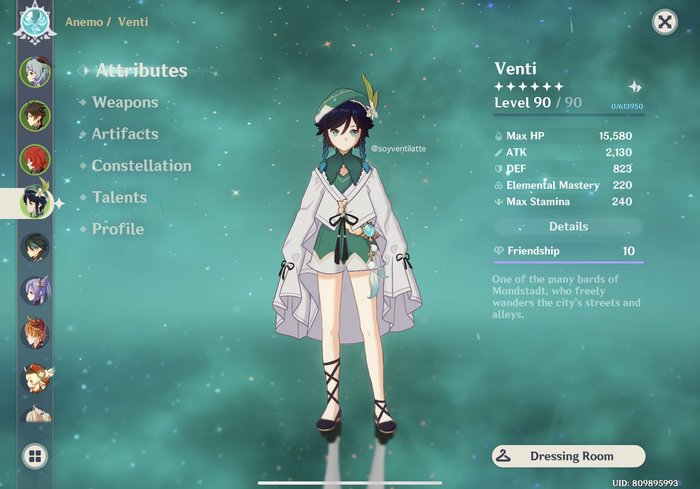700x489 pixels.
Task: View the Talents section
Action: click(119, 198)
